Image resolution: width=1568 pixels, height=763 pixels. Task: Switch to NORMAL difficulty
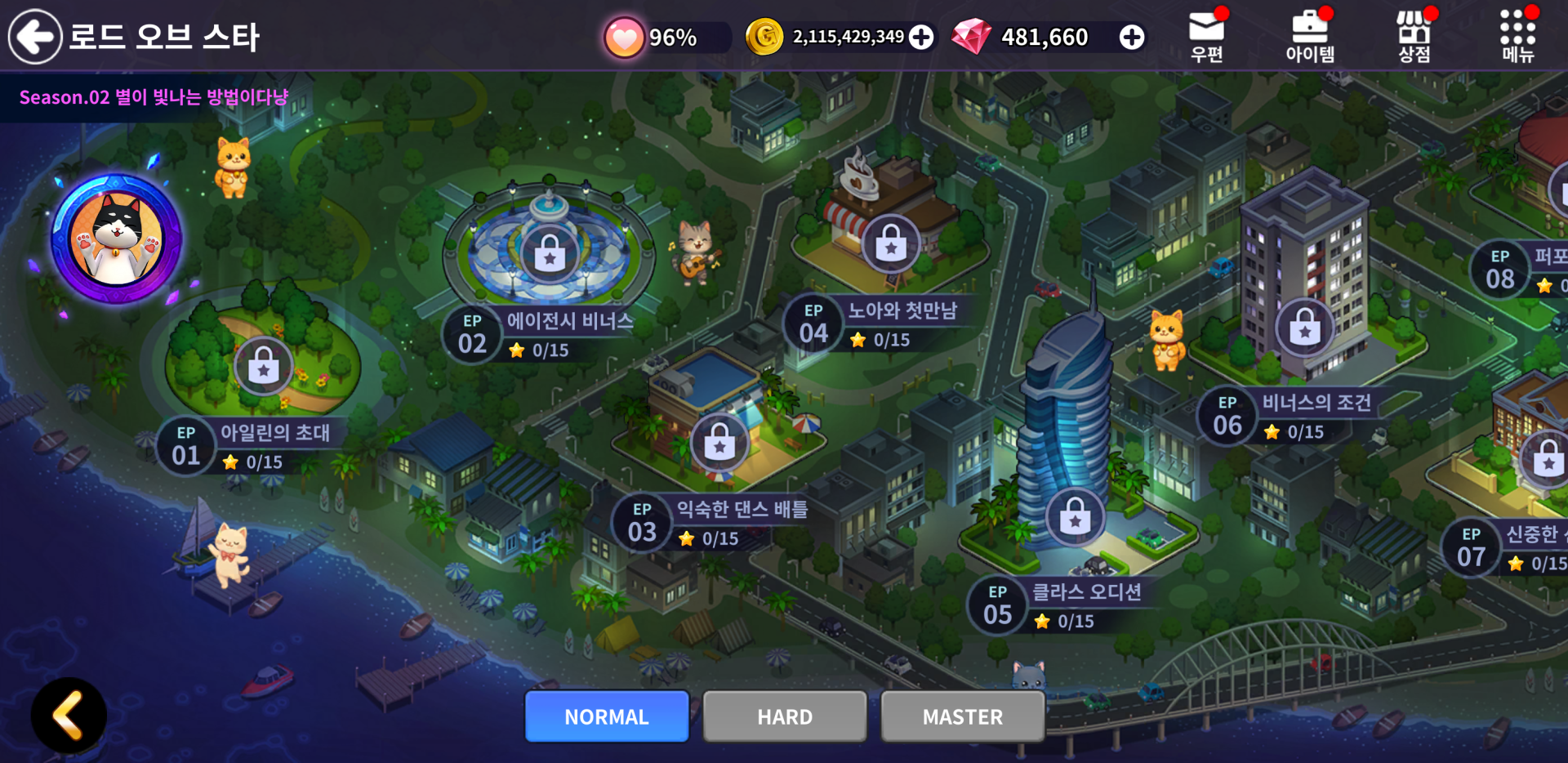click(x=607, y=716)
